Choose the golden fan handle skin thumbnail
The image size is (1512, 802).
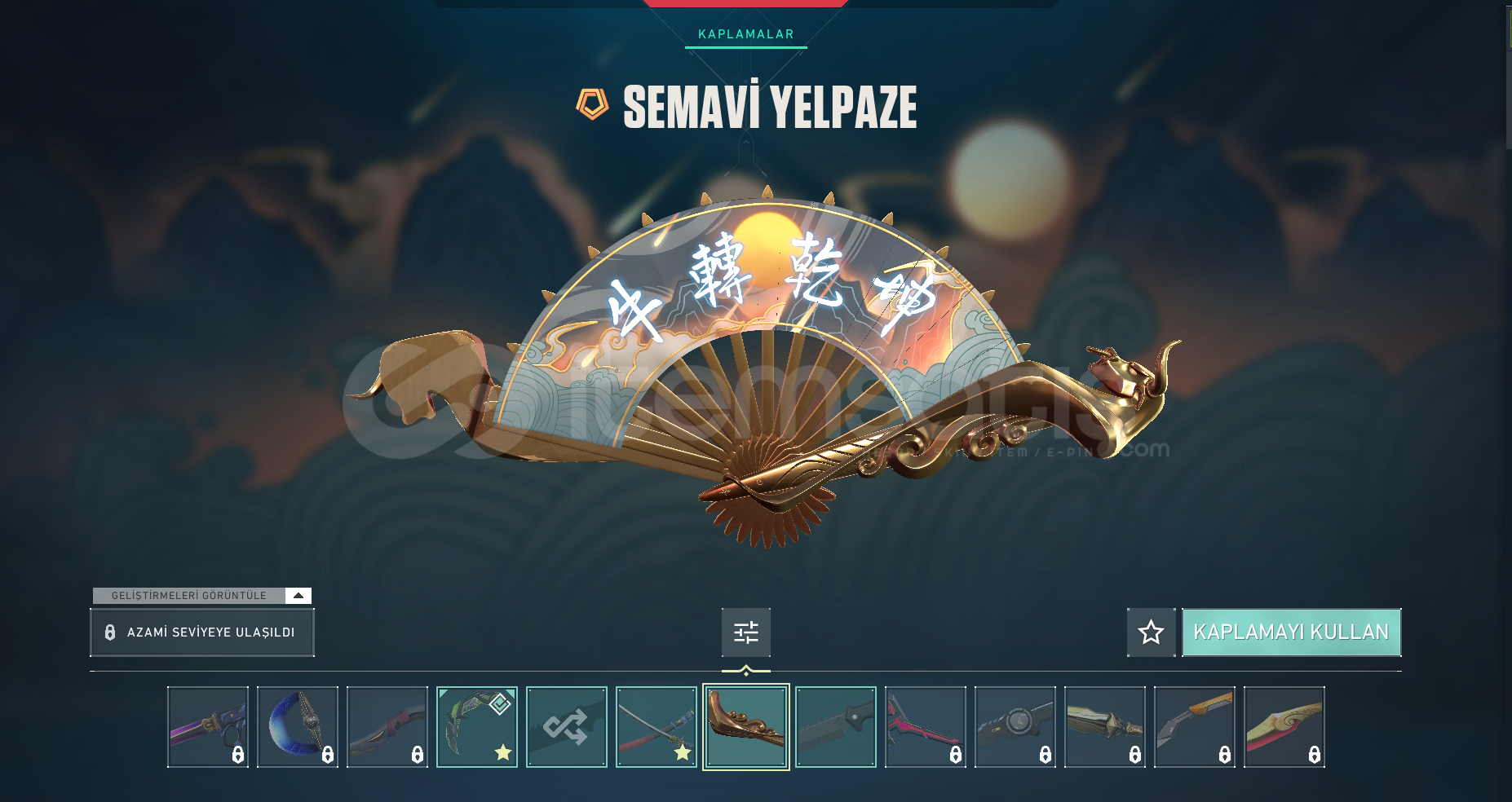pyautogui.click(x=746, y=727)
